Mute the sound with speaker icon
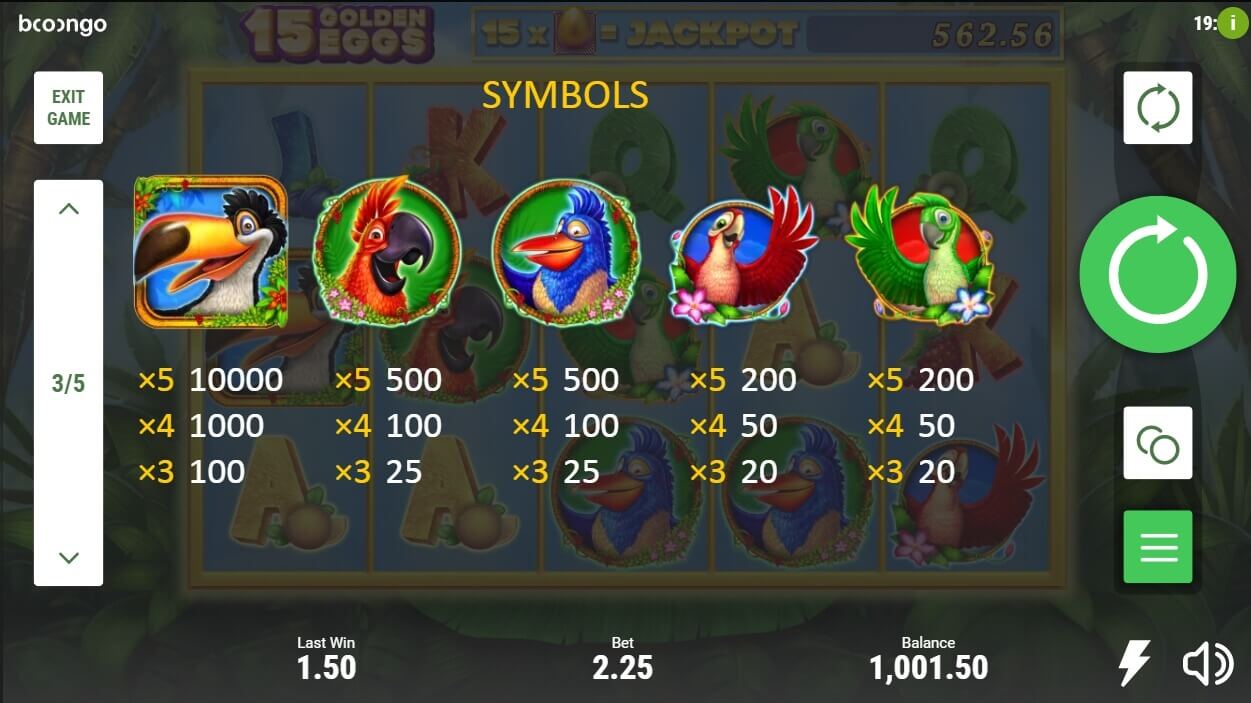Screen dimensions: 1251x703 pos(1207,664)
